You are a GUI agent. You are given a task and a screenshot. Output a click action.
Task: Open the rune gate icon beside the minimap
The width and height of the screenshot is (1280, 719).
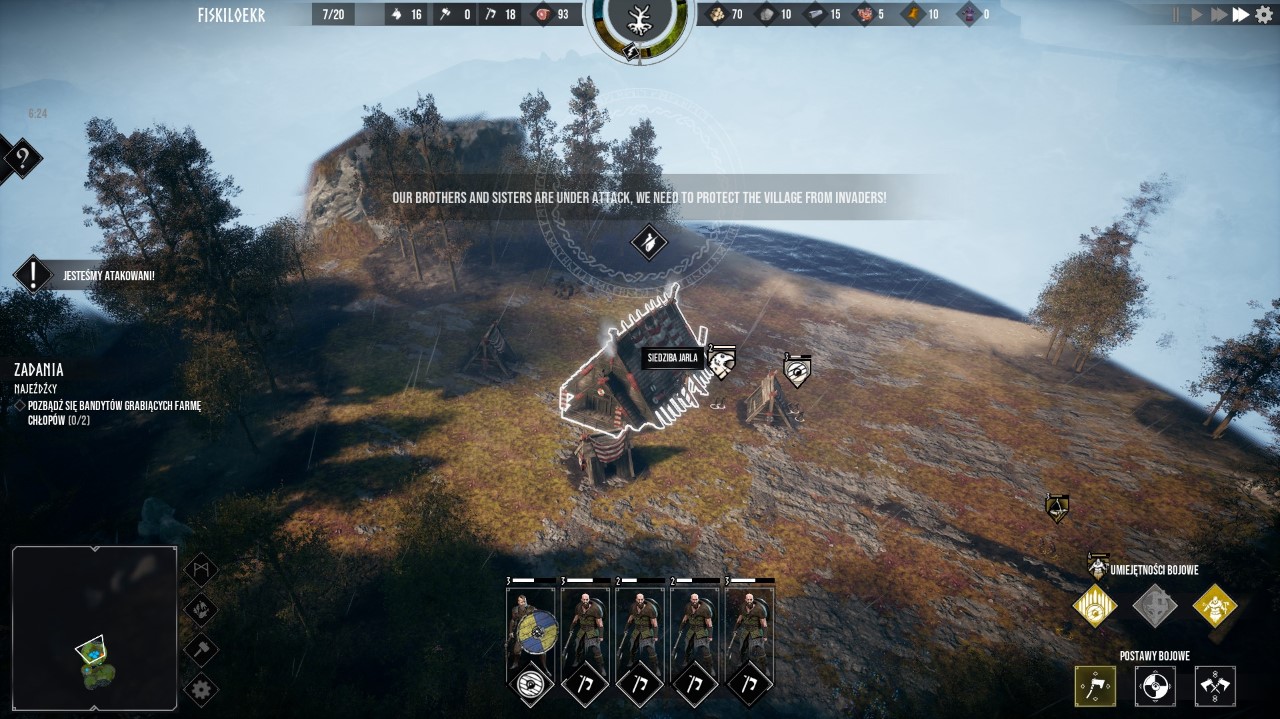click(201, 570)
